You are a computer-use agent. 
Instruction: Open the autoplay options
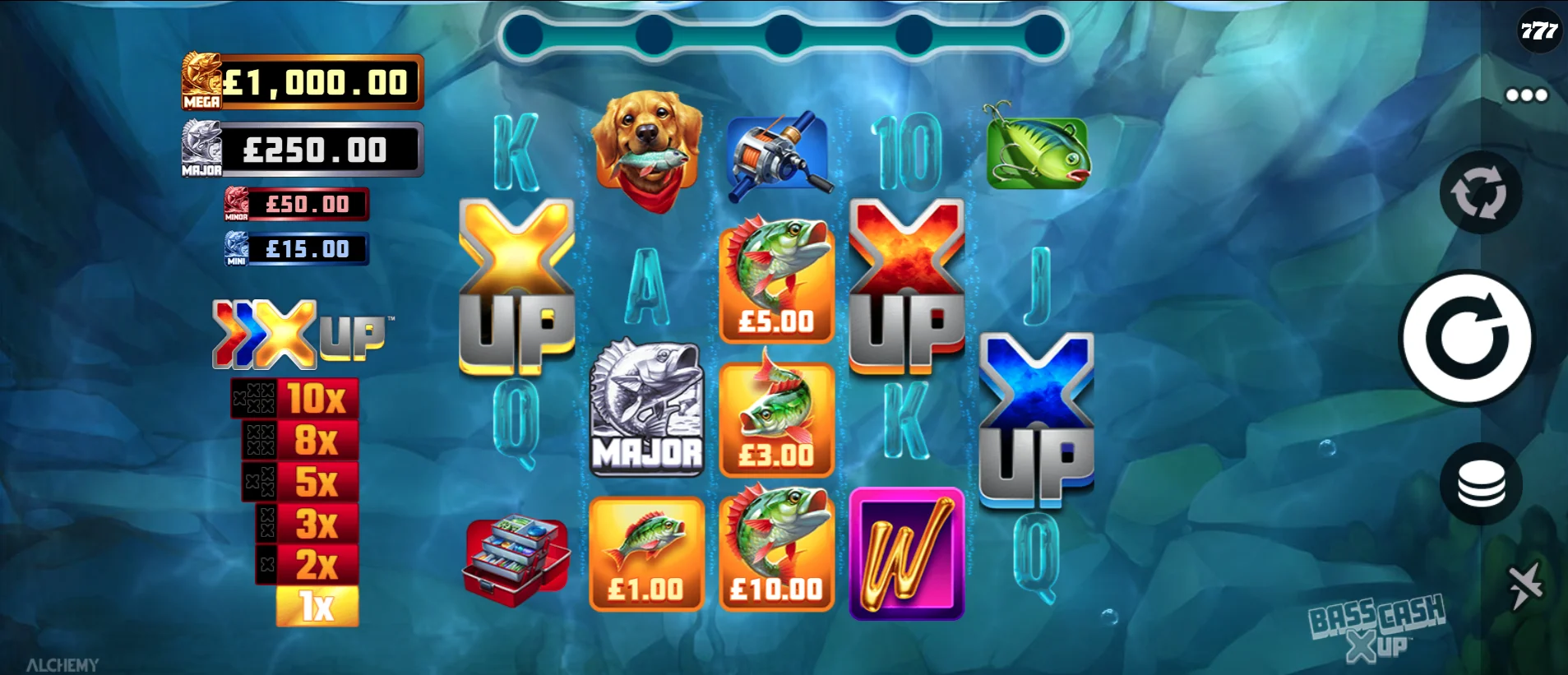click(1479, 194)
